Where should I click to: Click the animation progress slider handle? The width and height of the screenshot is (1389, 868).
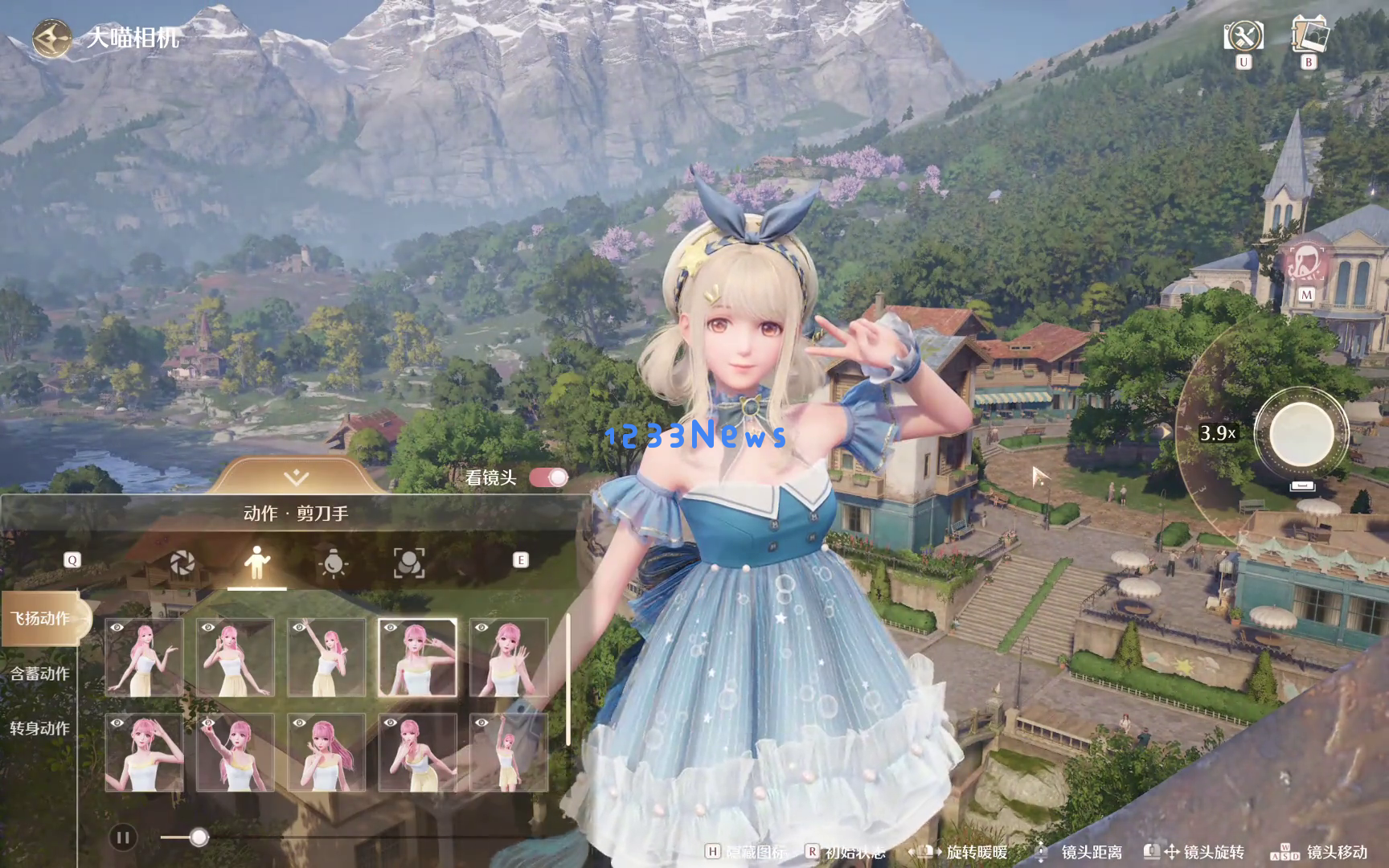(199, 837)
